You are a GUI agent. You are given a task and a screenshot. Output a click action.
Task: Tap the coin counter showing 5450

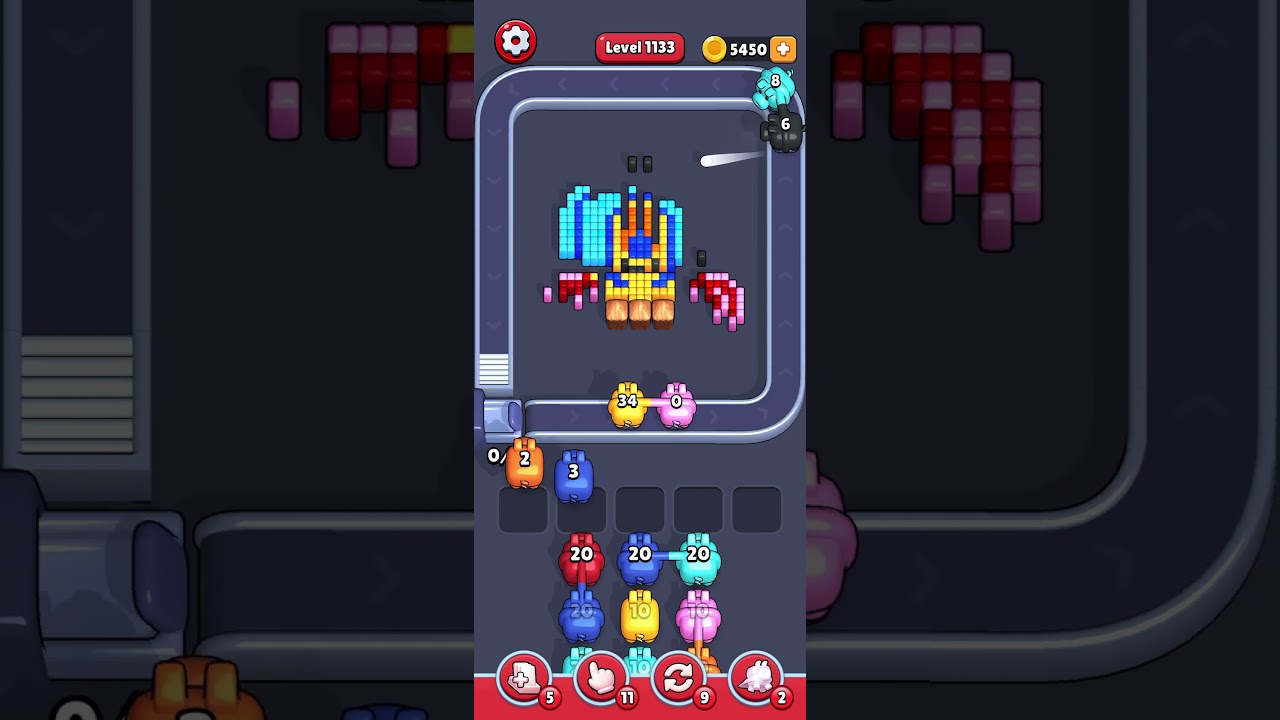[747, 49]
